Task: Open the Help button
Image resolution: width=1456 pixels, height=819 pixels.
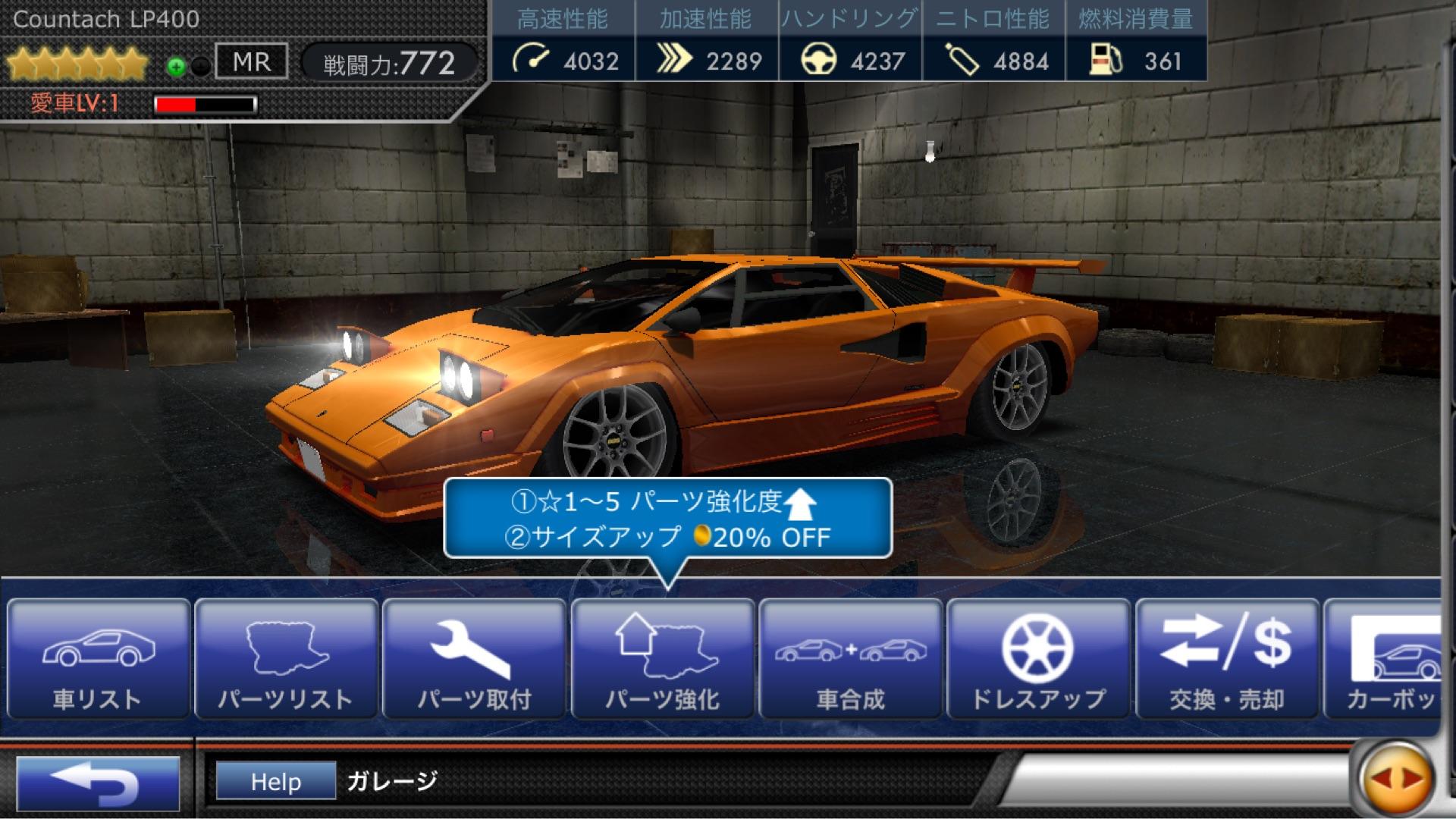Action: click(276, 781)
